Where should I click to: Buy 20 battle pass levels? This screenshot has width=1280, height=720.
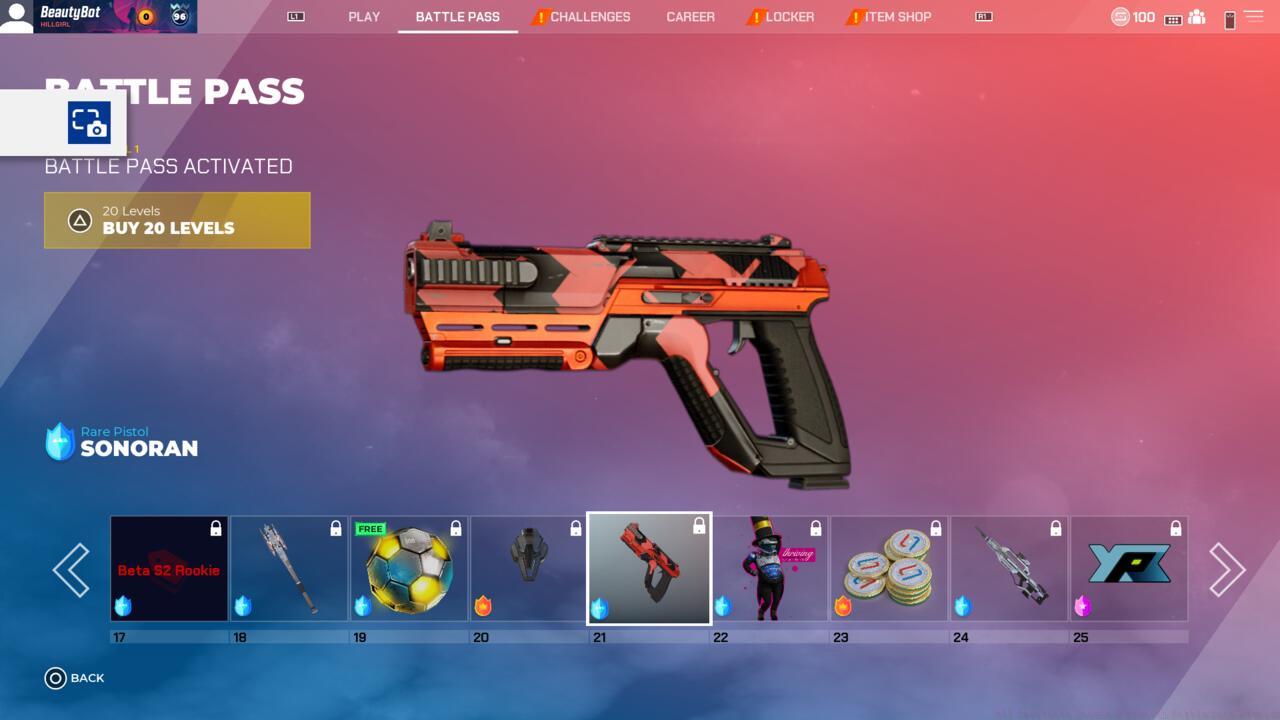coord(177,220)
